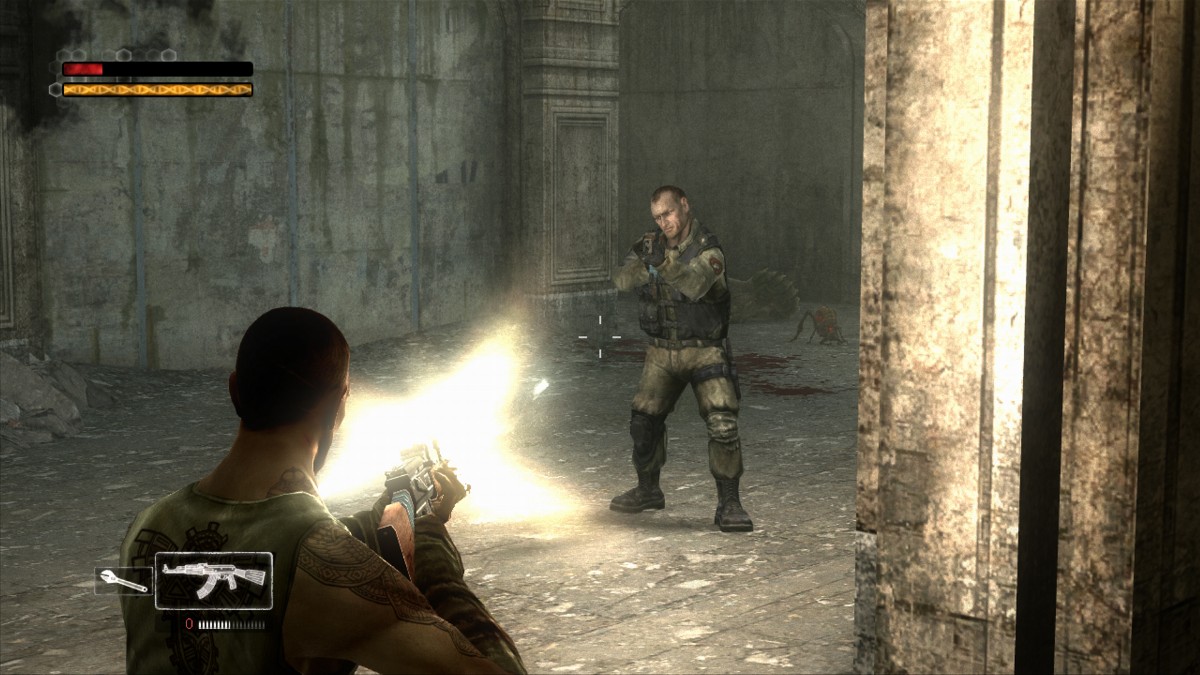Select the AK-47 assault rifle weapon slot
This screenshot has height=675, width=1200.
[214, 580]
